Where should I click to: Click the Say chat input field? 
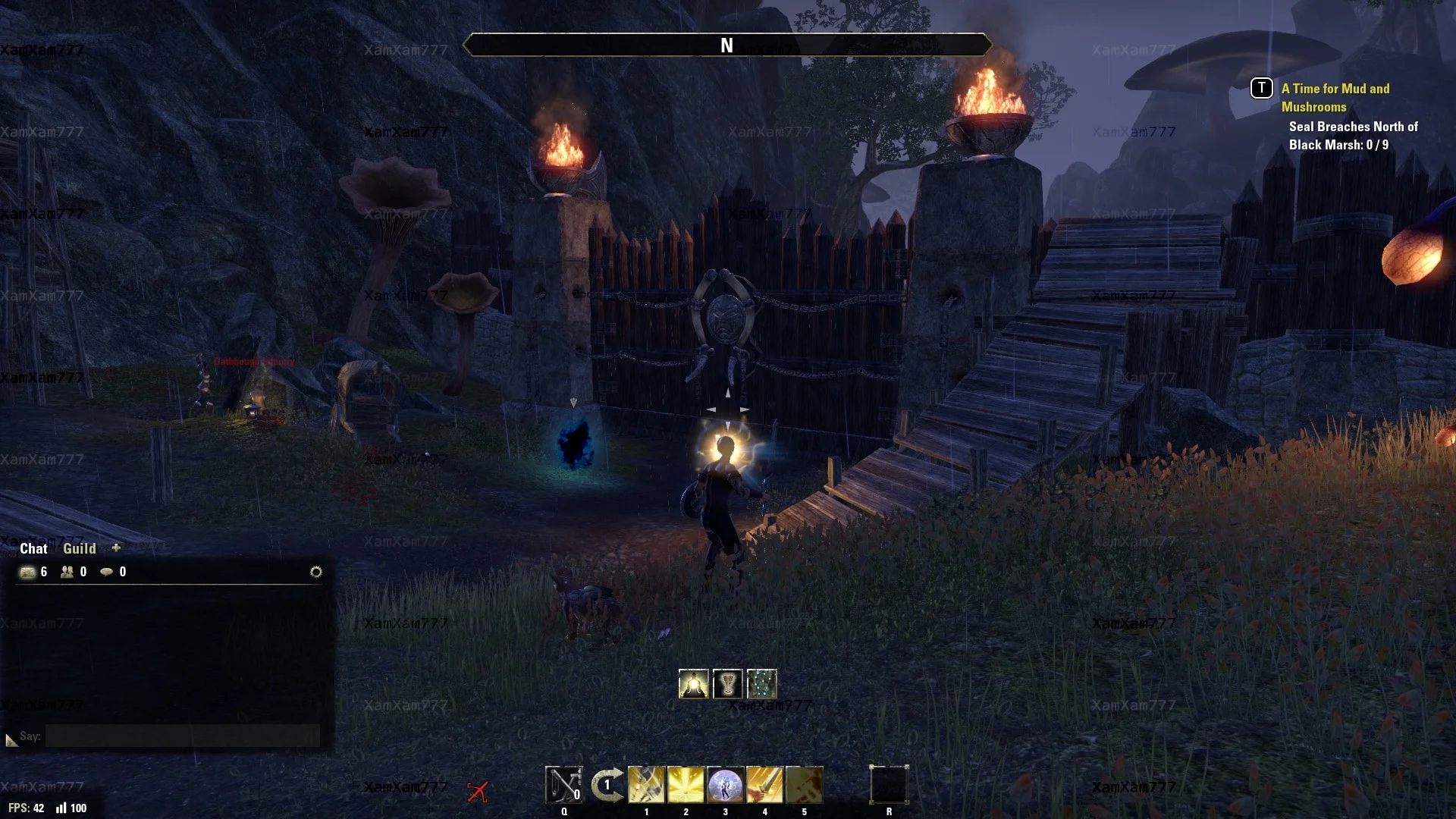pos(182,736)
